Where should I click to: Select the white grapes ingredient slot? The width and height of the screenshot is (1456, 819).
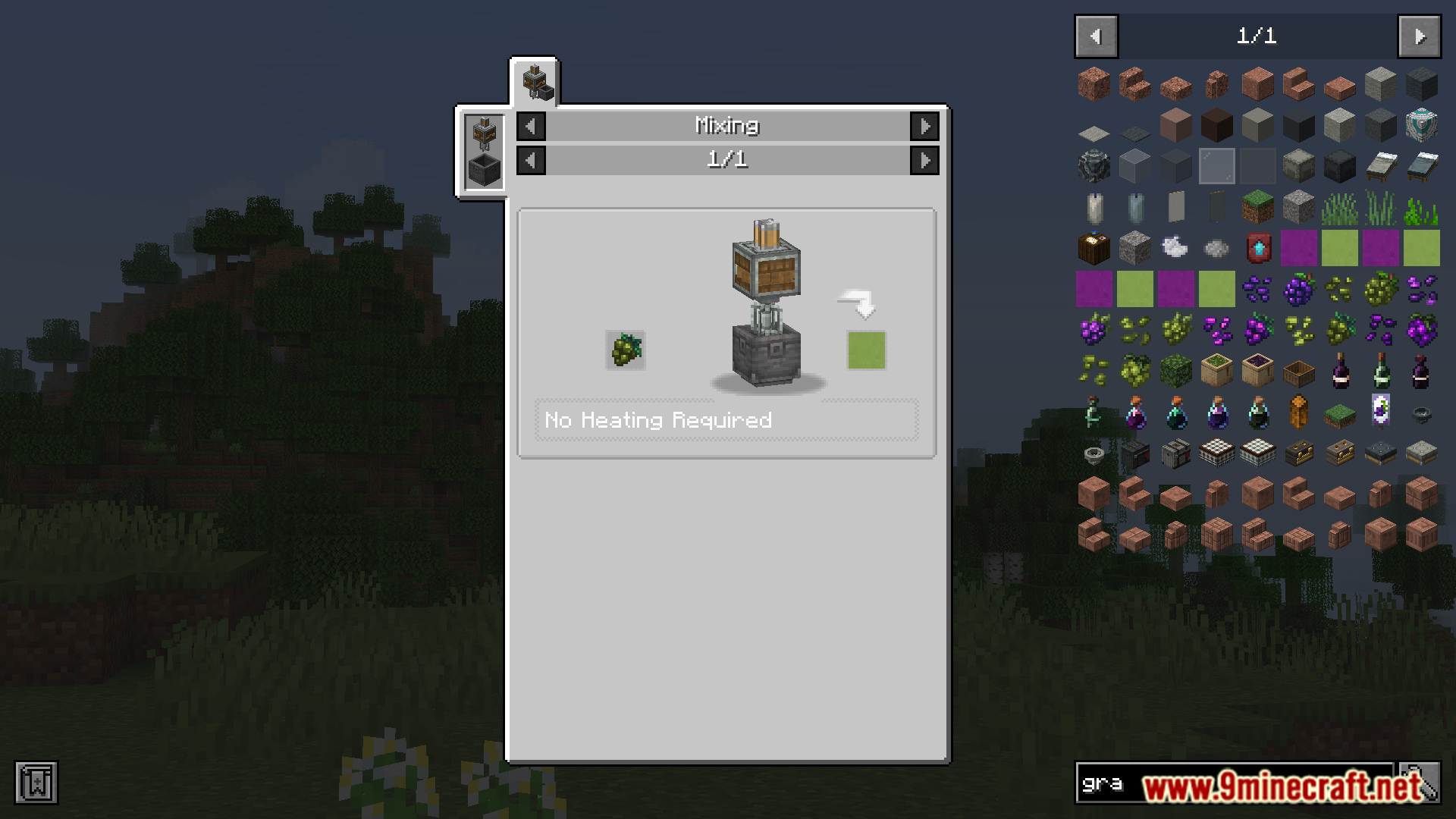(x=626, y=350)
